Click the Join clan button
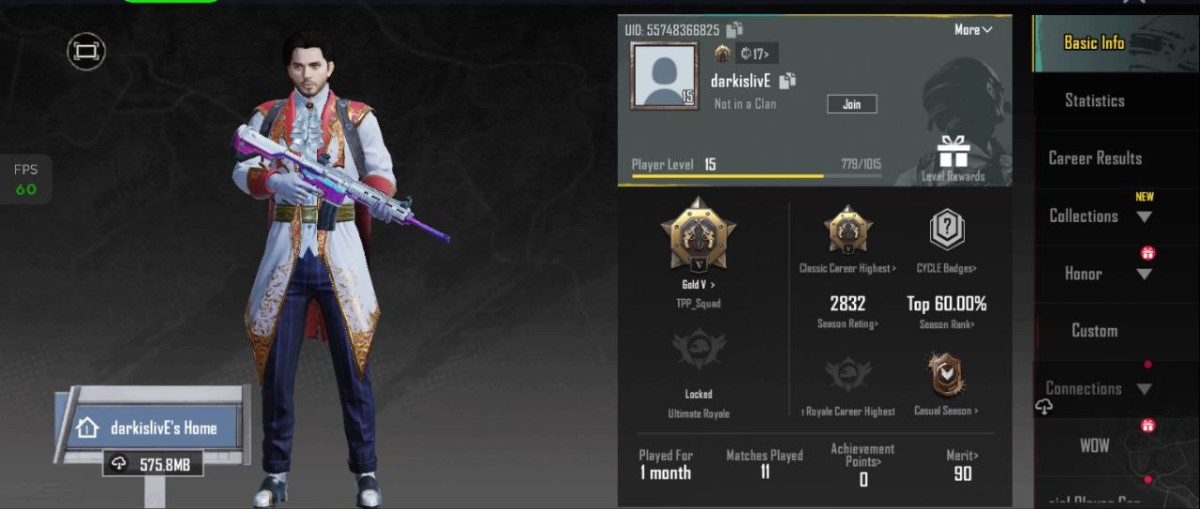The width and height of the screenshot is (1200, 509). point(851,104)
